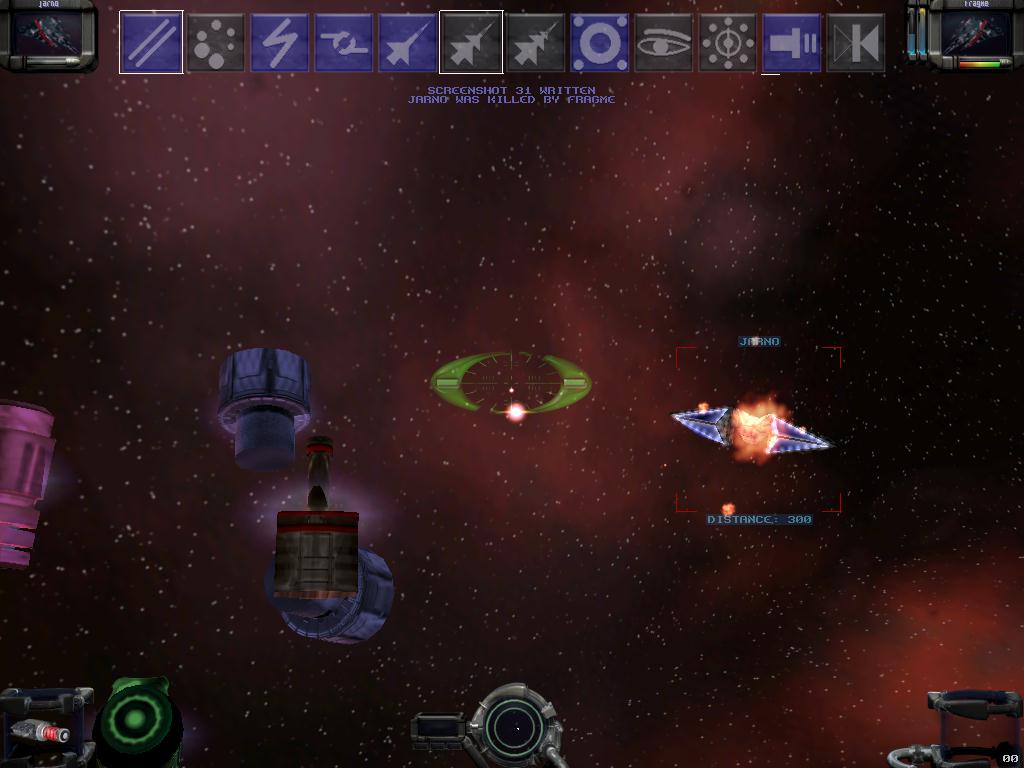The height and width of the screenshot is (768, 1024).
Task: Choose the clustered dots weapon icon
Action: [216, 42]
